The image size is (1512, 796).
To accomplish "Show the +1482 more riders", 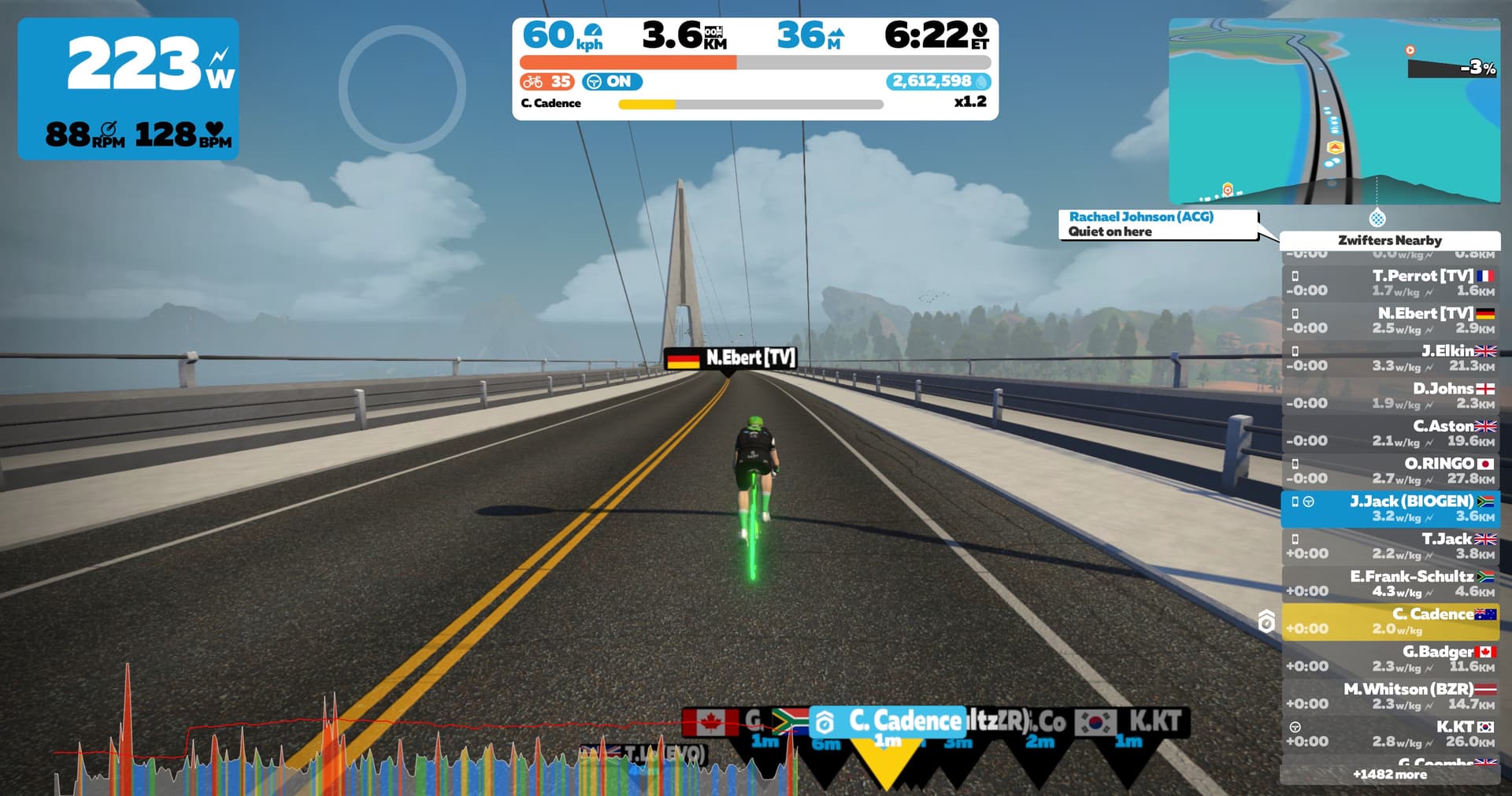I will tap(1390, 775).
